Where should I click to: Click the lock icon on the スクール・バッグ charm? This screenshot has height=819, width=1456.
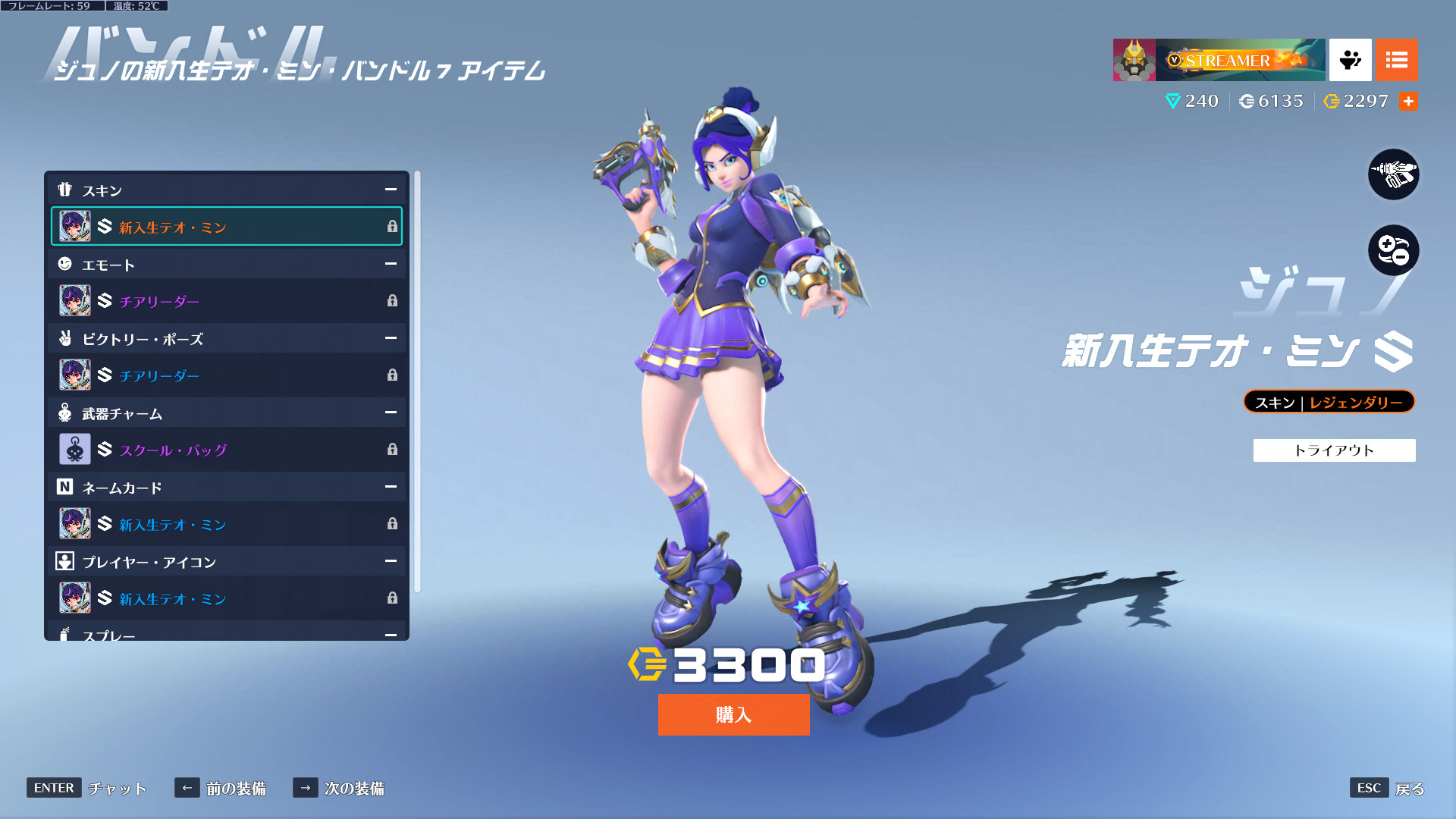(393, 450)
